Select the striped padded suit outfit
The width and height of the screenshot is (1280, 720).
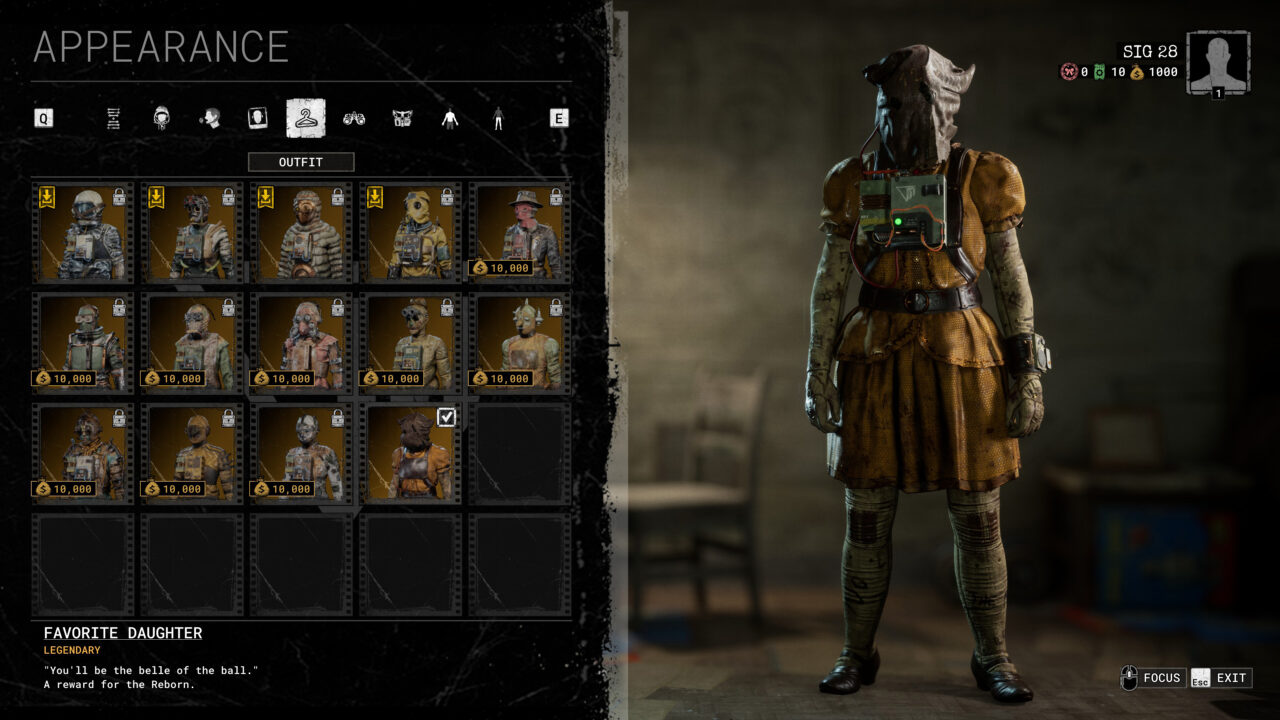(x=301, y=233)
